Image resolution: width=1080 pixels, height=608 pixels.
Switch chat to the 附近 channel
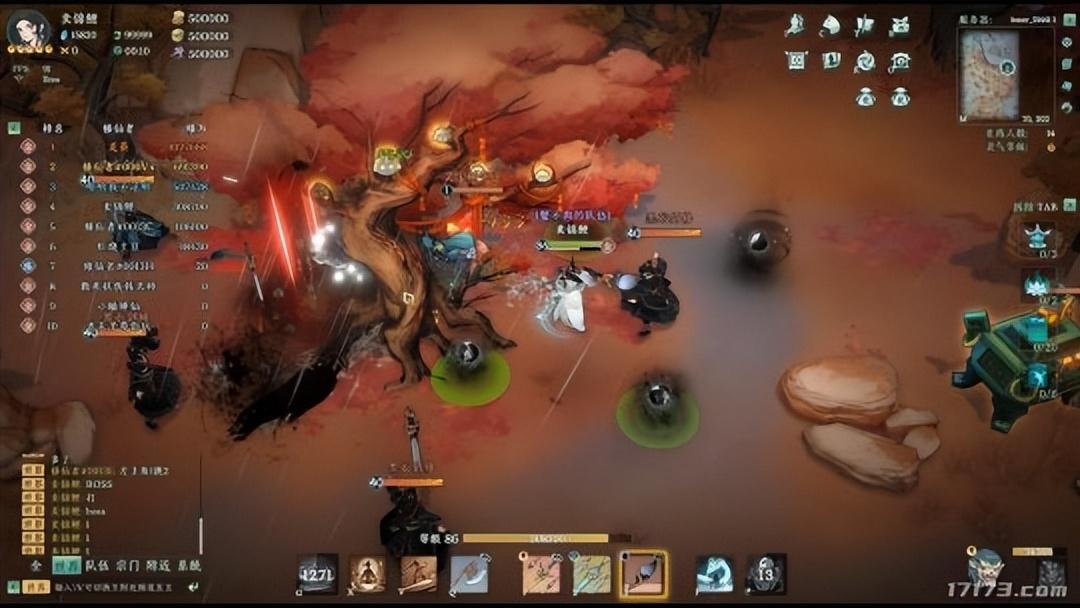(x=158, y=565)
